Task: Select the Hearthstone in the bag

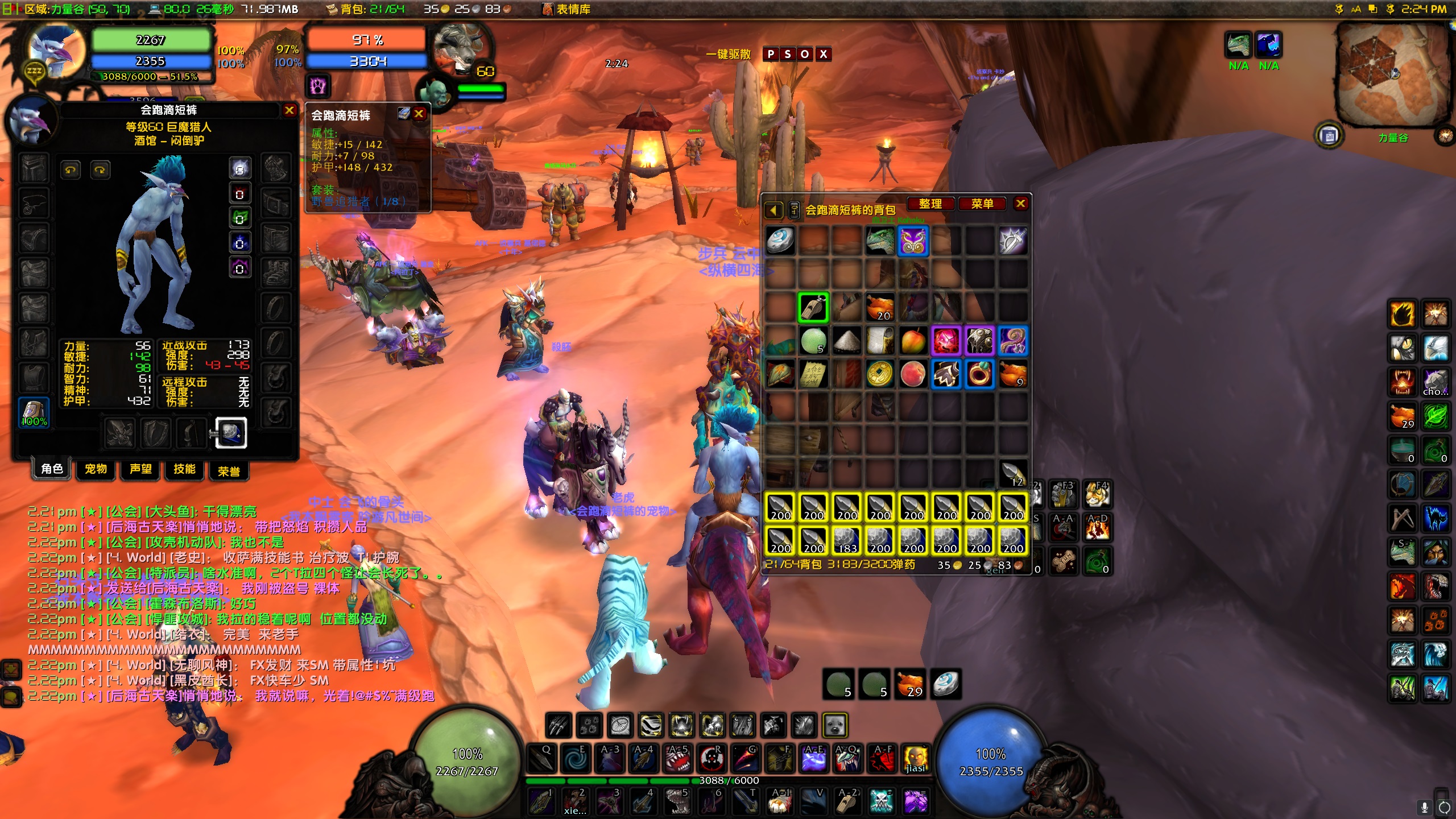Action: [x=780, y=241]
